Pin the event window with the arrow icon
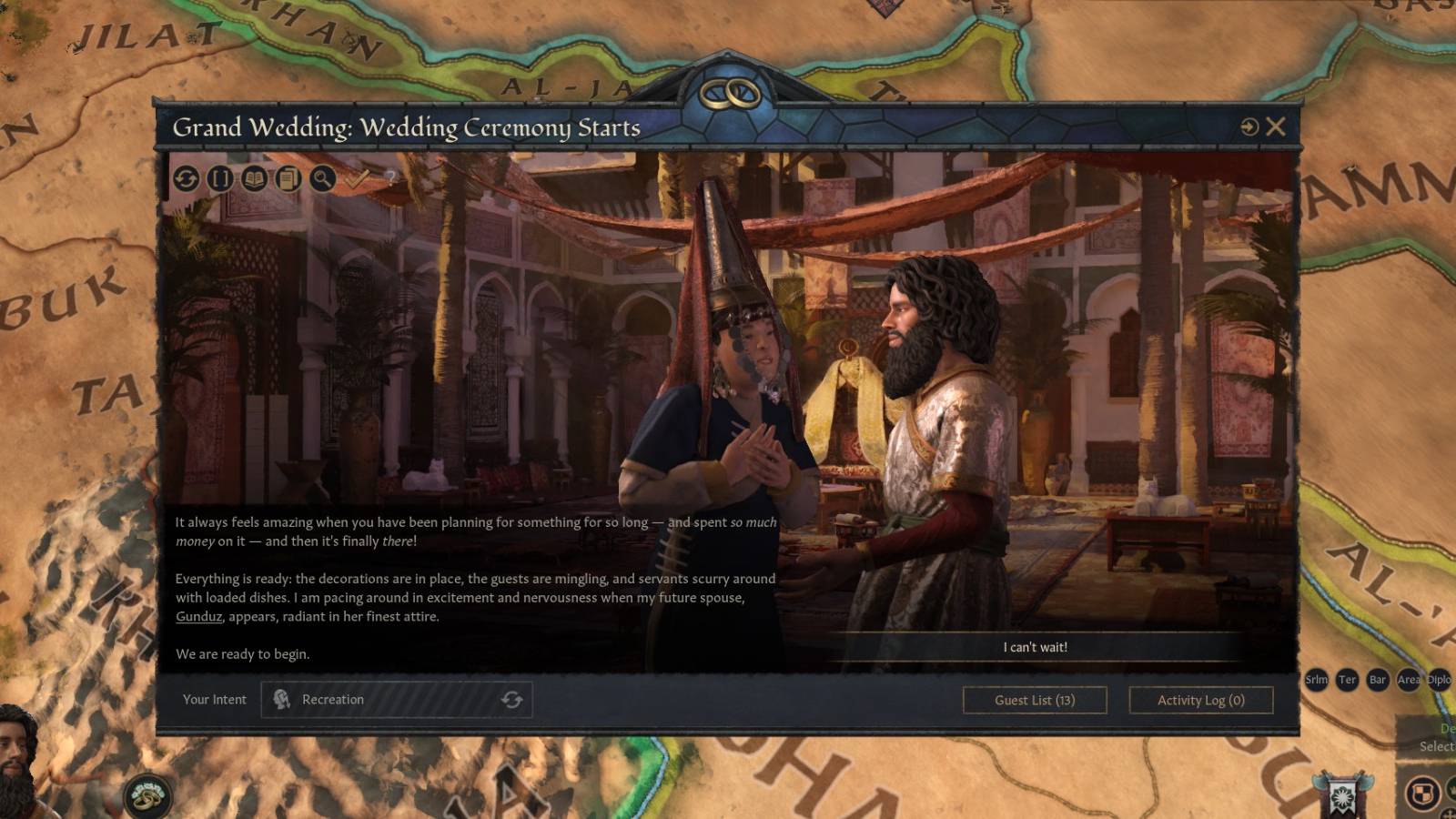 [x=1248, y=127]
